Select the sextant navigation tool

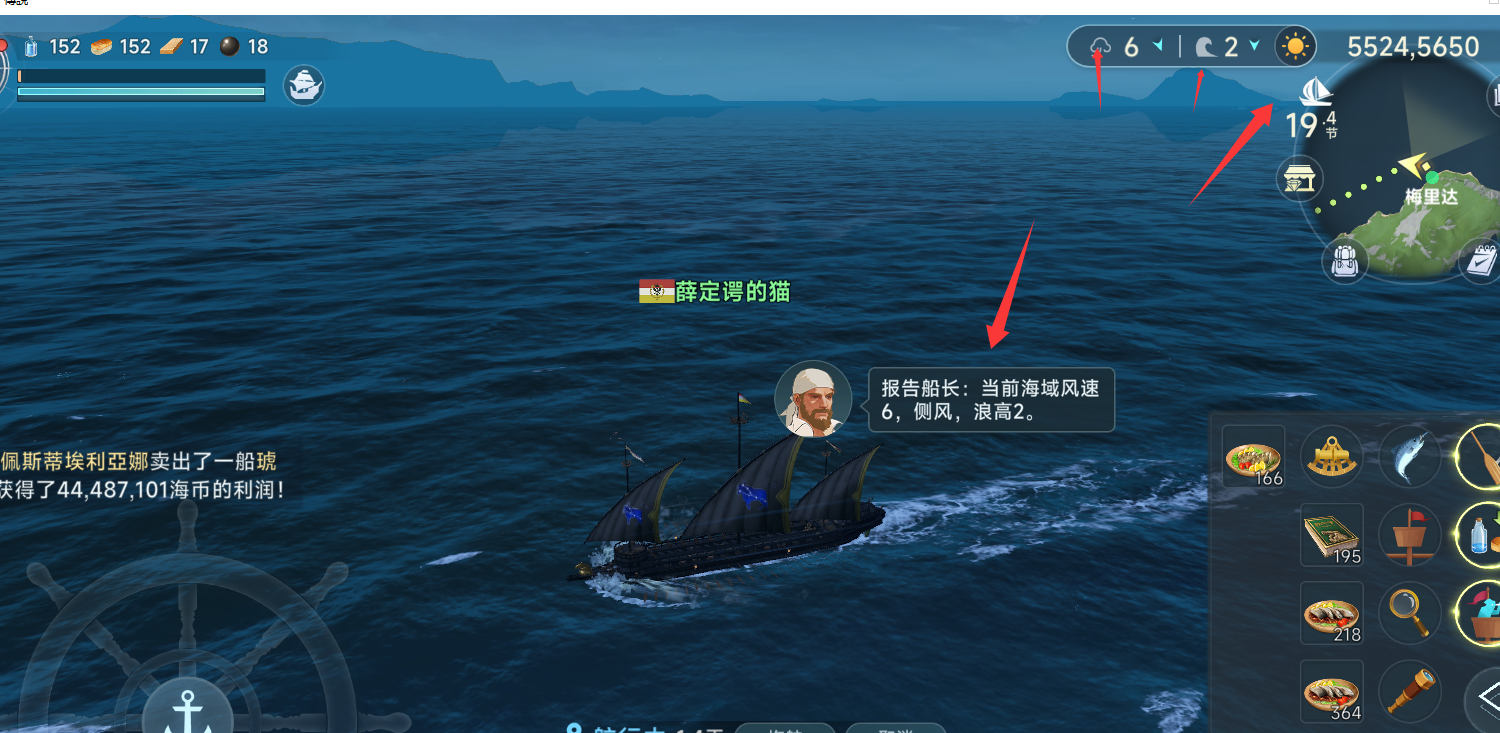coord(1331,455)
